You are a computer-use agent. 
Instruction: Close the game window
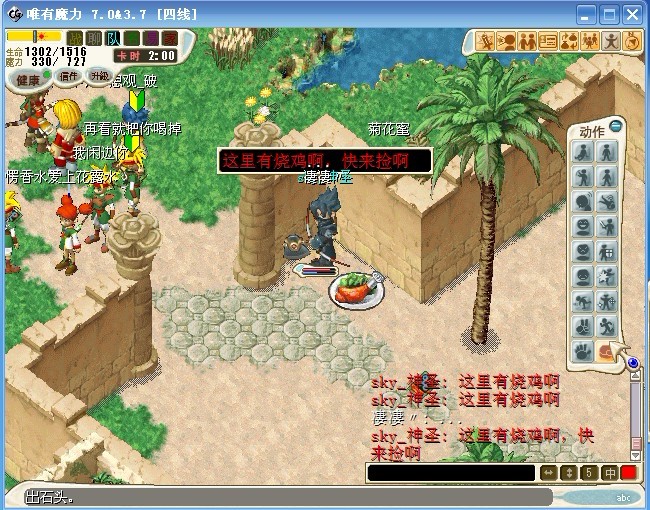[632, 14]
